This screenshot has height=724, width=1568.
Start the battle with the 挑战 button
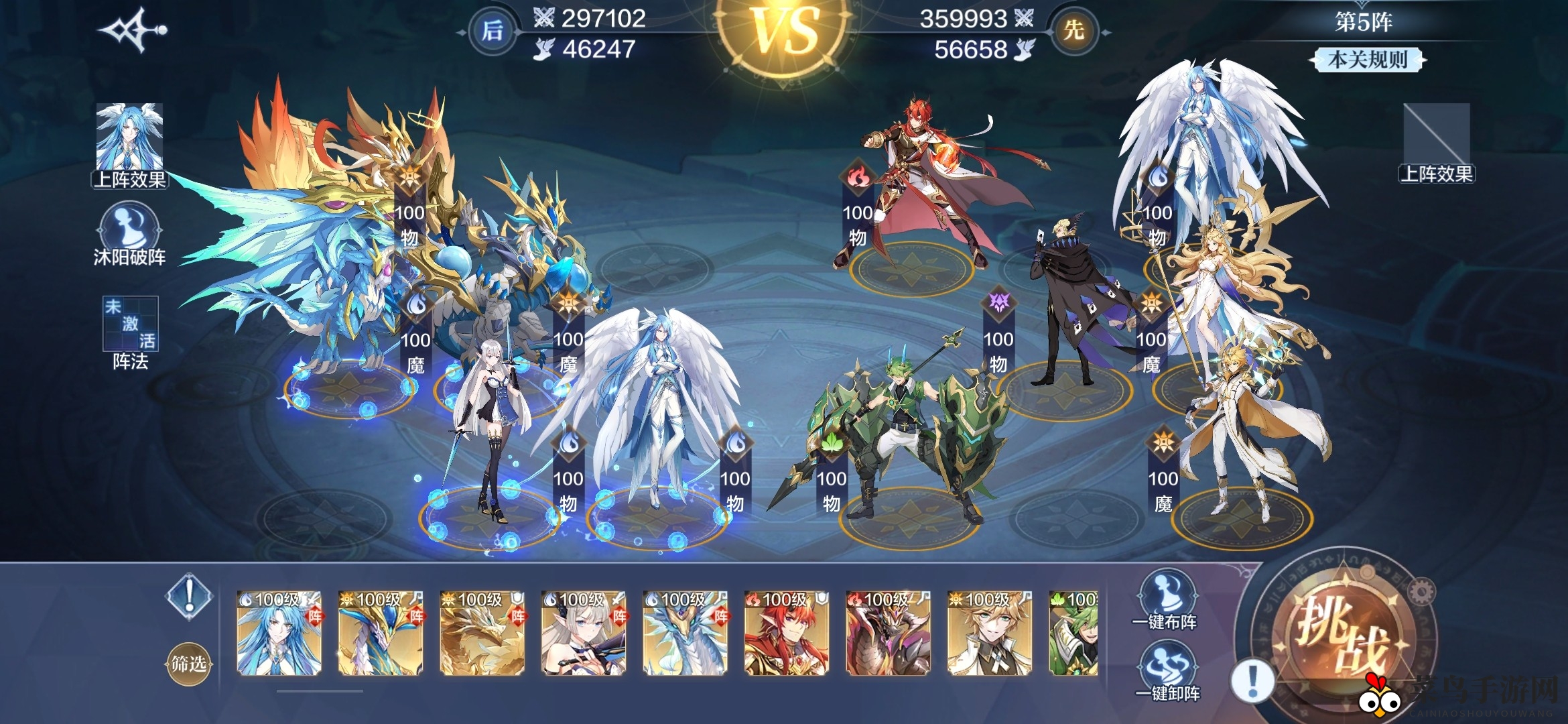pyautogui.click(x=1340, y=633)
